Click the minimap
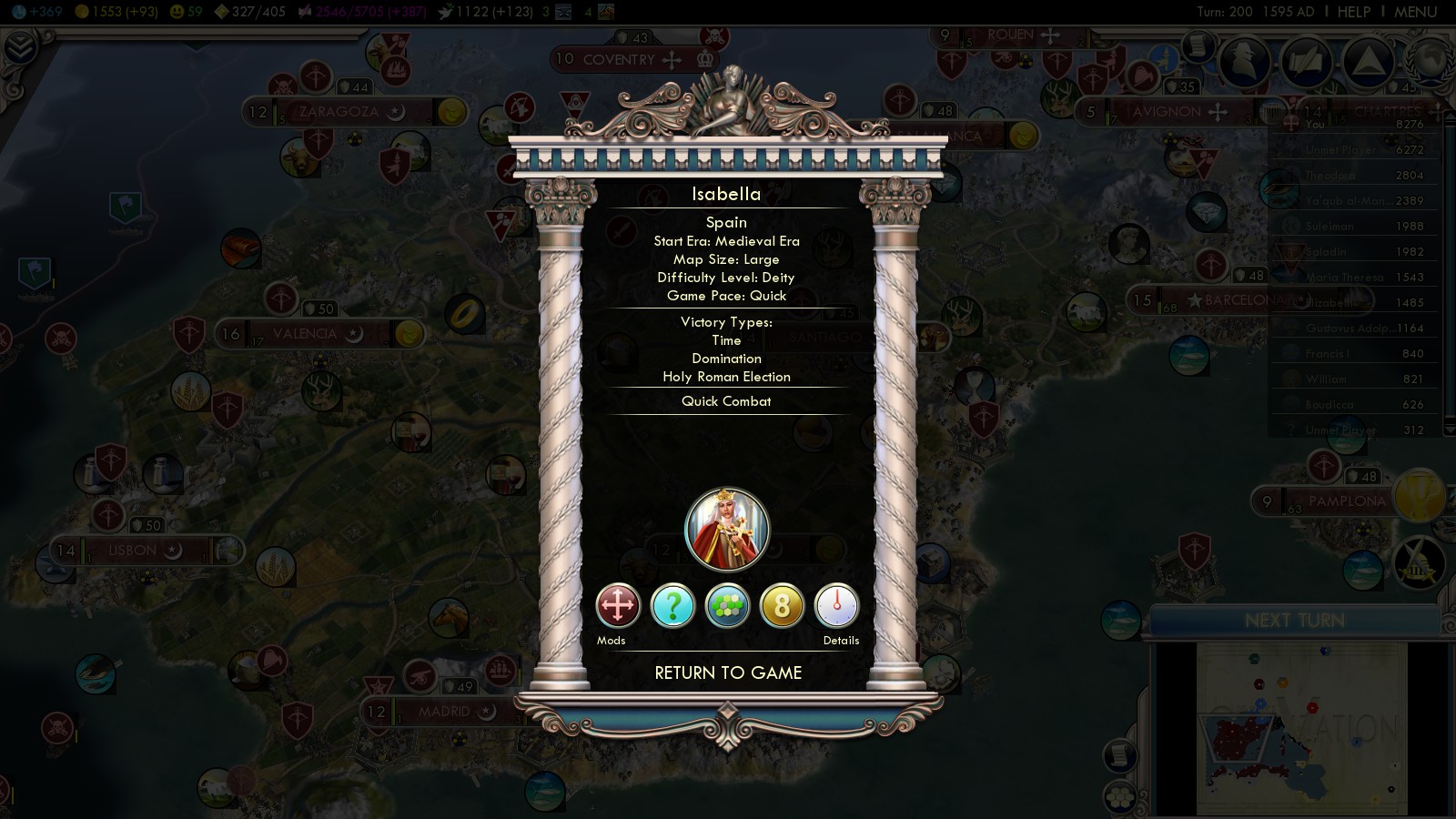Viewport: 1456px width, 819px height. click(1301, 728)
